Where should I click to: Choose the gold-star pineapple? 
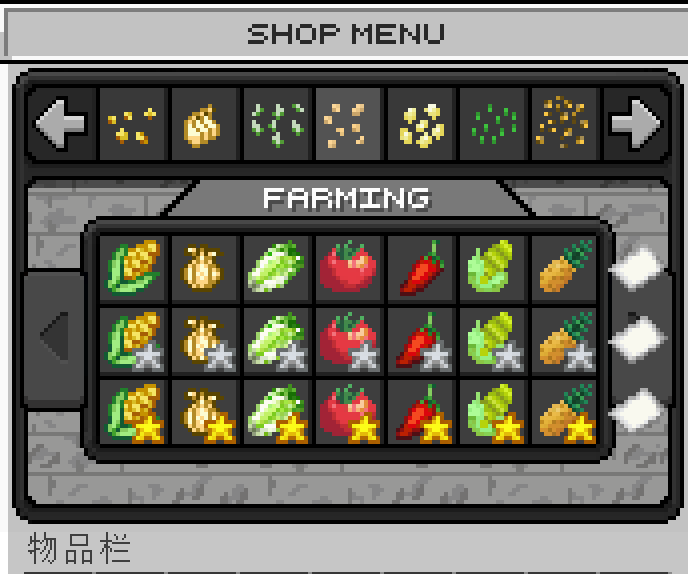pos(565,412)
